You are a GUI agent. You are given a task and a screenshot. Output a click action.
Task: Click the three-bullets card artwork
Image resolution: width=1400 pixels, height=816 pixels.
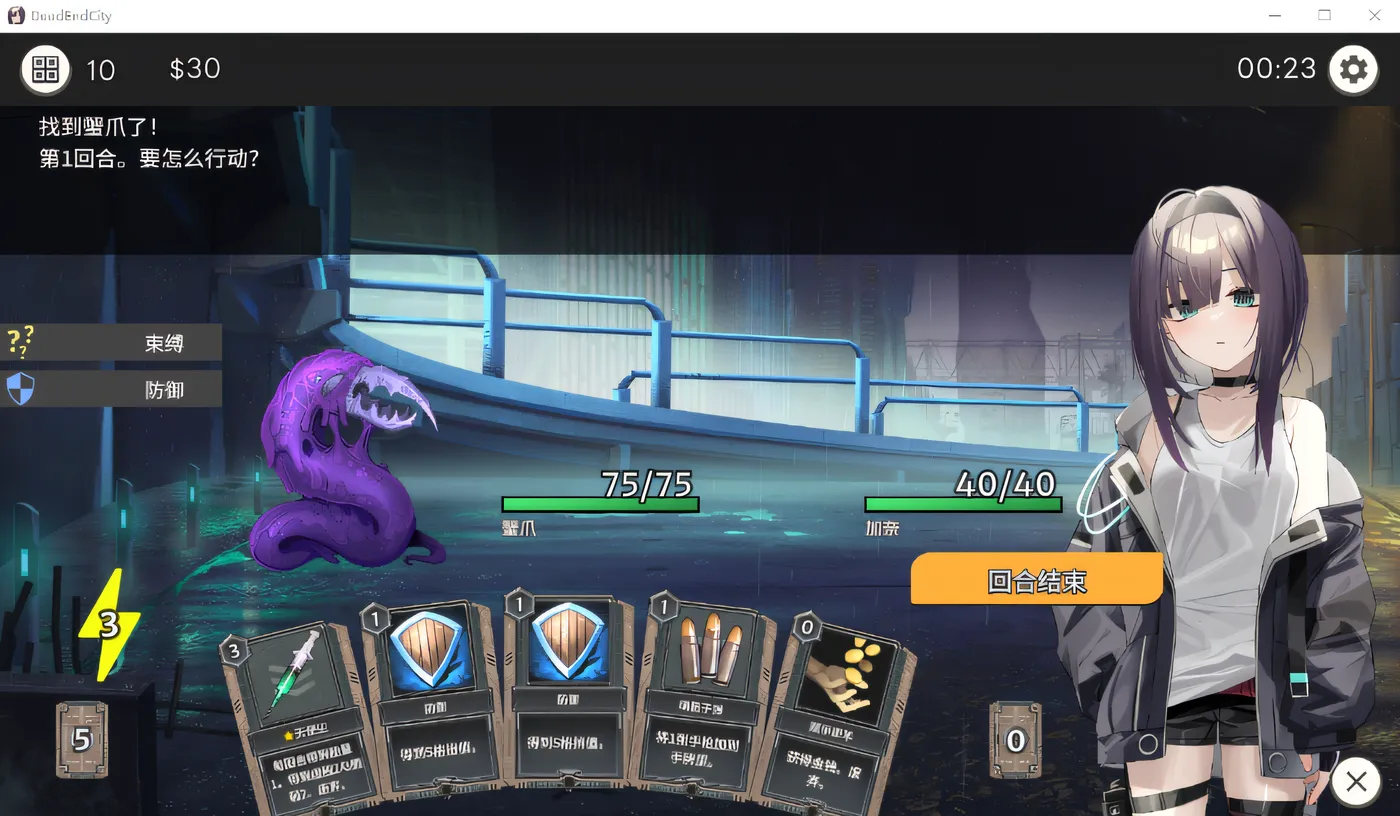tap(710, 650)
